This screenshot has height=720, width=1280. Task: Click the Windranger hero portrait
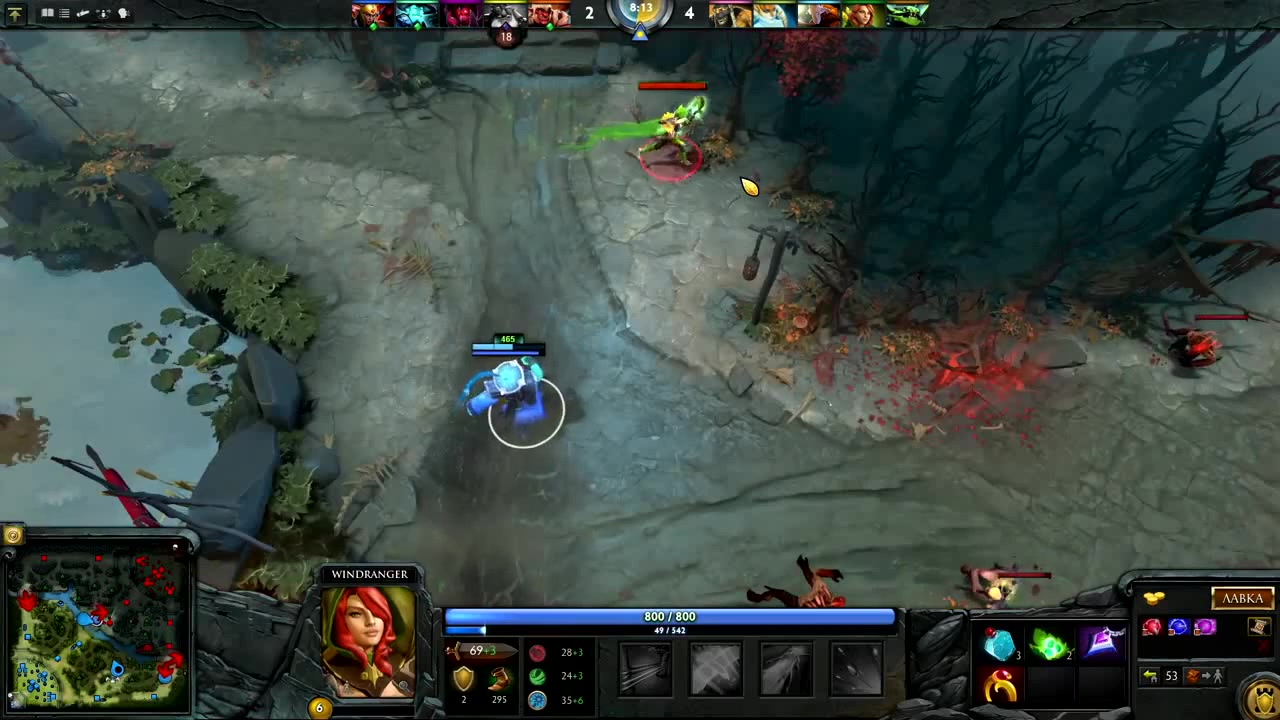pyautogui.click(x=369, y=640)
